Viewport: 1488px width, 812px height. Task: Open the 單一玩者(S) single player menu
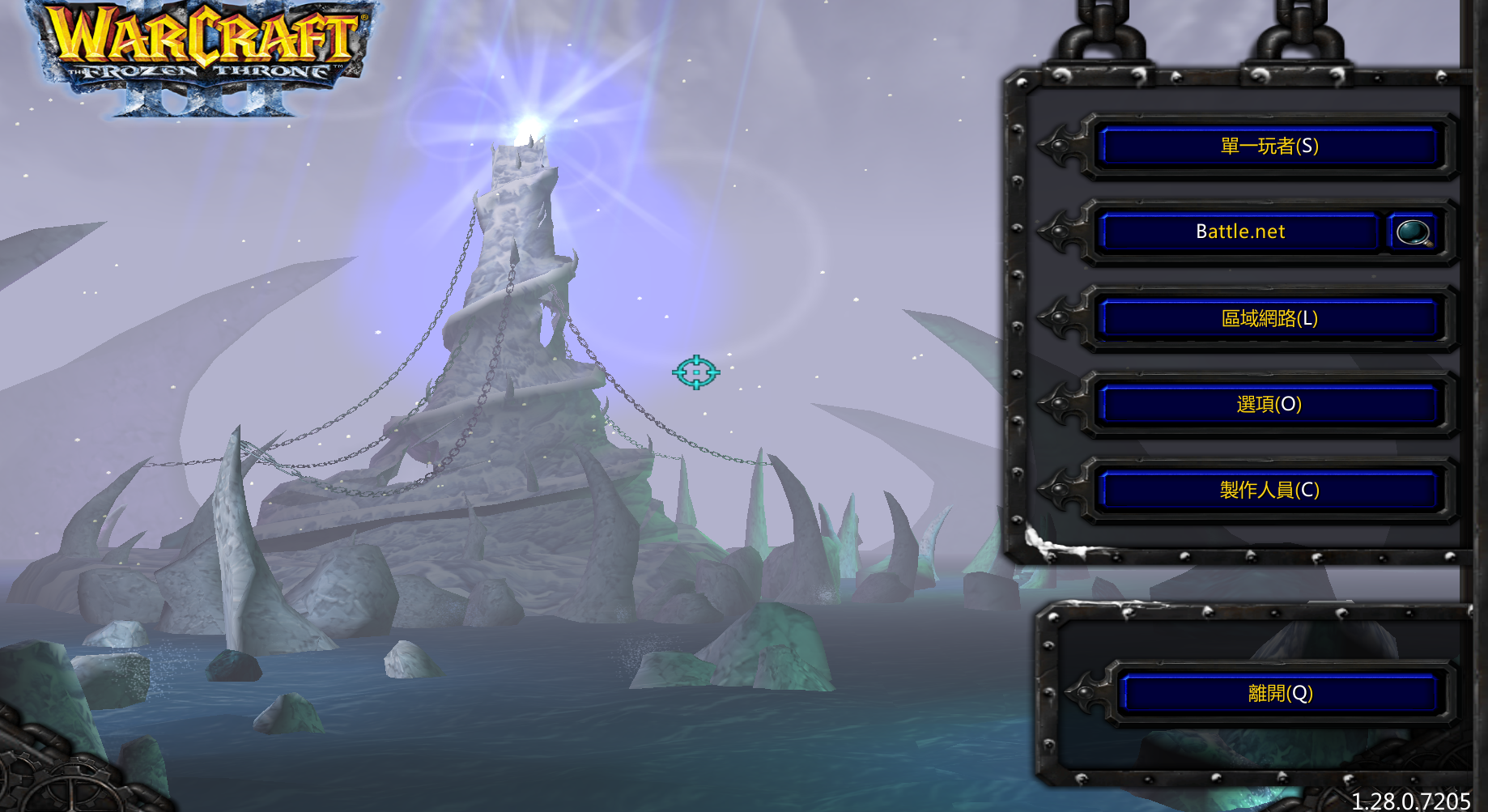click(1269, 147)
